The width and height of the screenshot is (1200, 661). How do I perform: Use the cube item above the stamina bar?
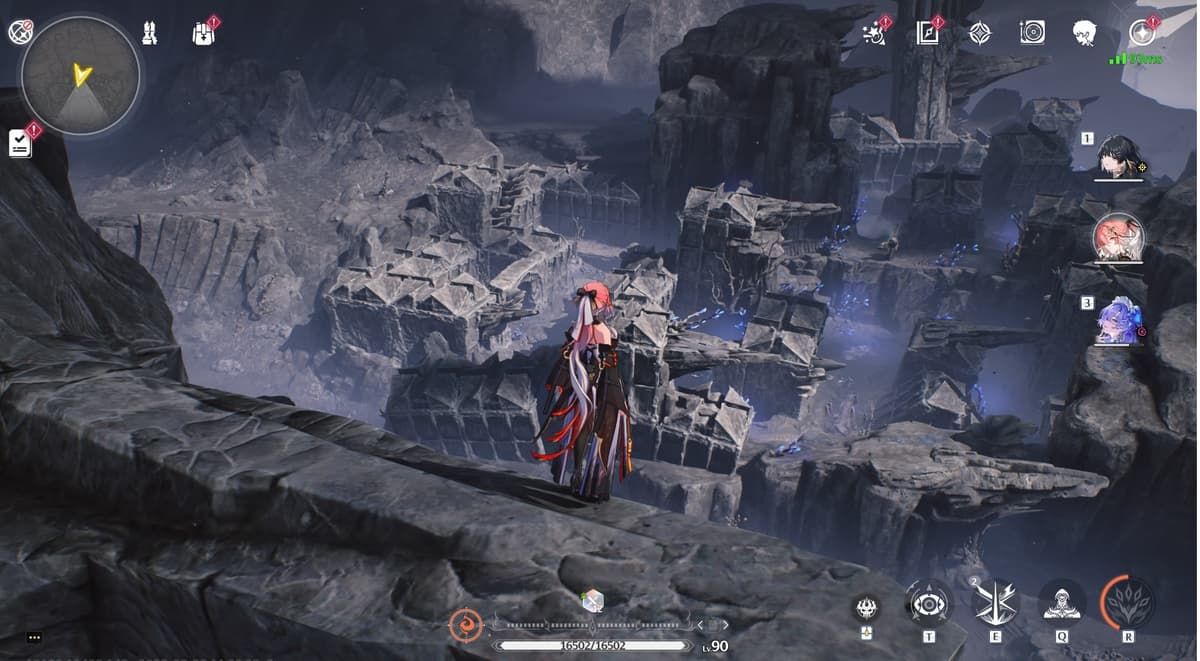pyautogui.click(x=593, y=600)
